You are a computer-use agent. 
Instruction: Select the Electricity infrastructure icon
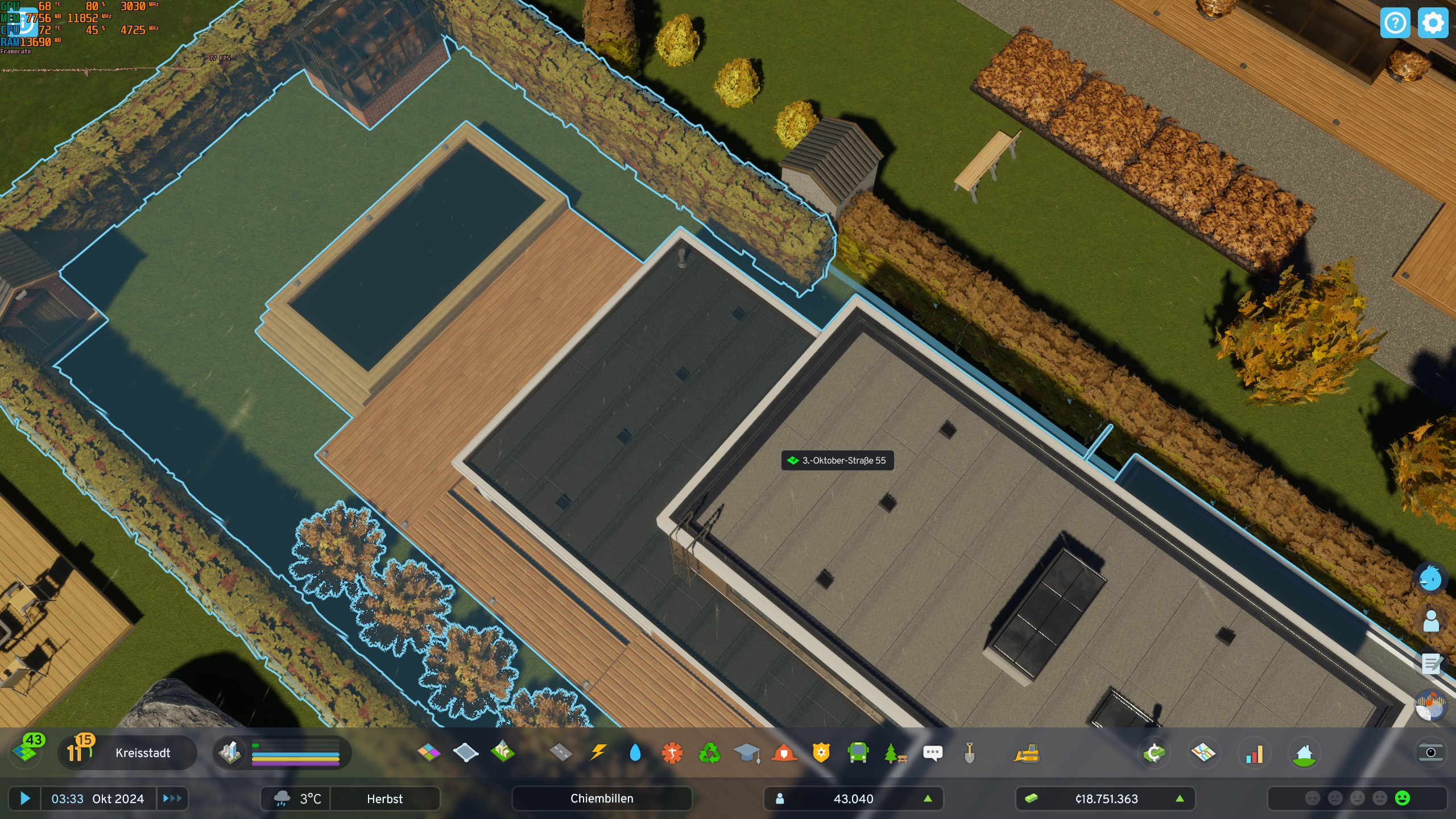[x=598, y=754]
